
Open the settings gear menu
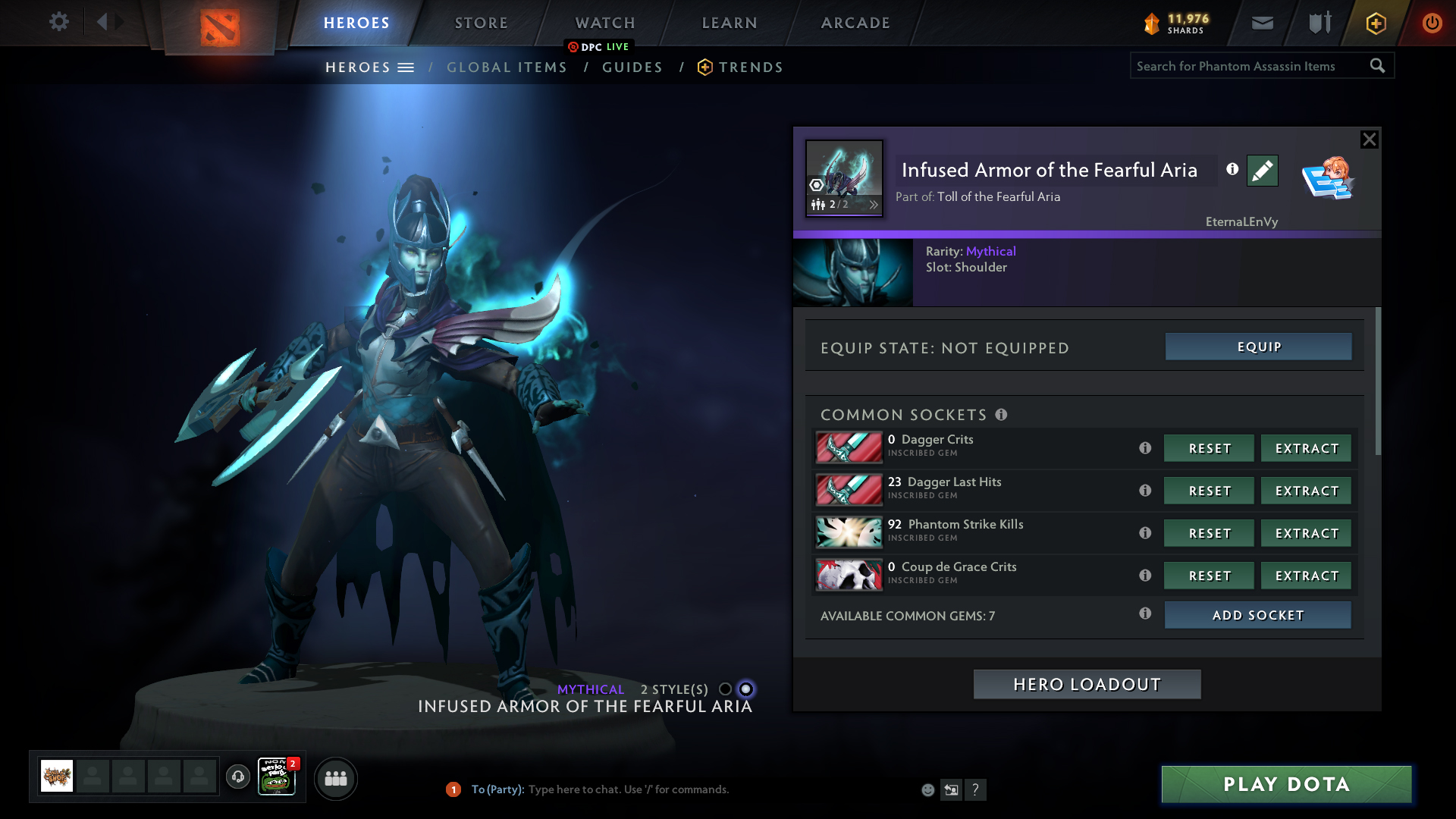pyautogui.click(x=59, y=22)
